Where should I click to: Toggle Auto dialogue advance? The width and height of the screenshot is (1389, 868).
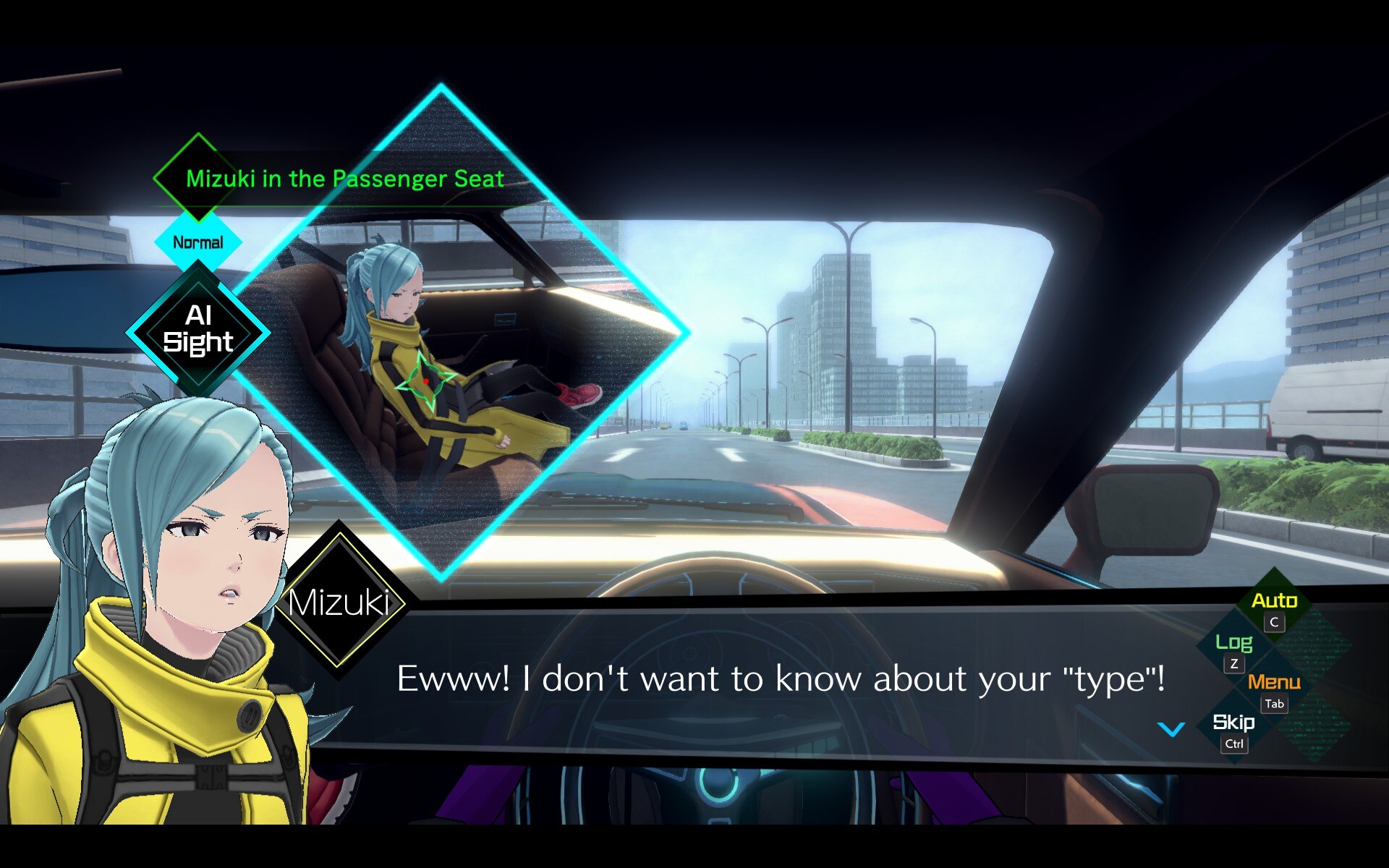click(x=1275, y=600)
